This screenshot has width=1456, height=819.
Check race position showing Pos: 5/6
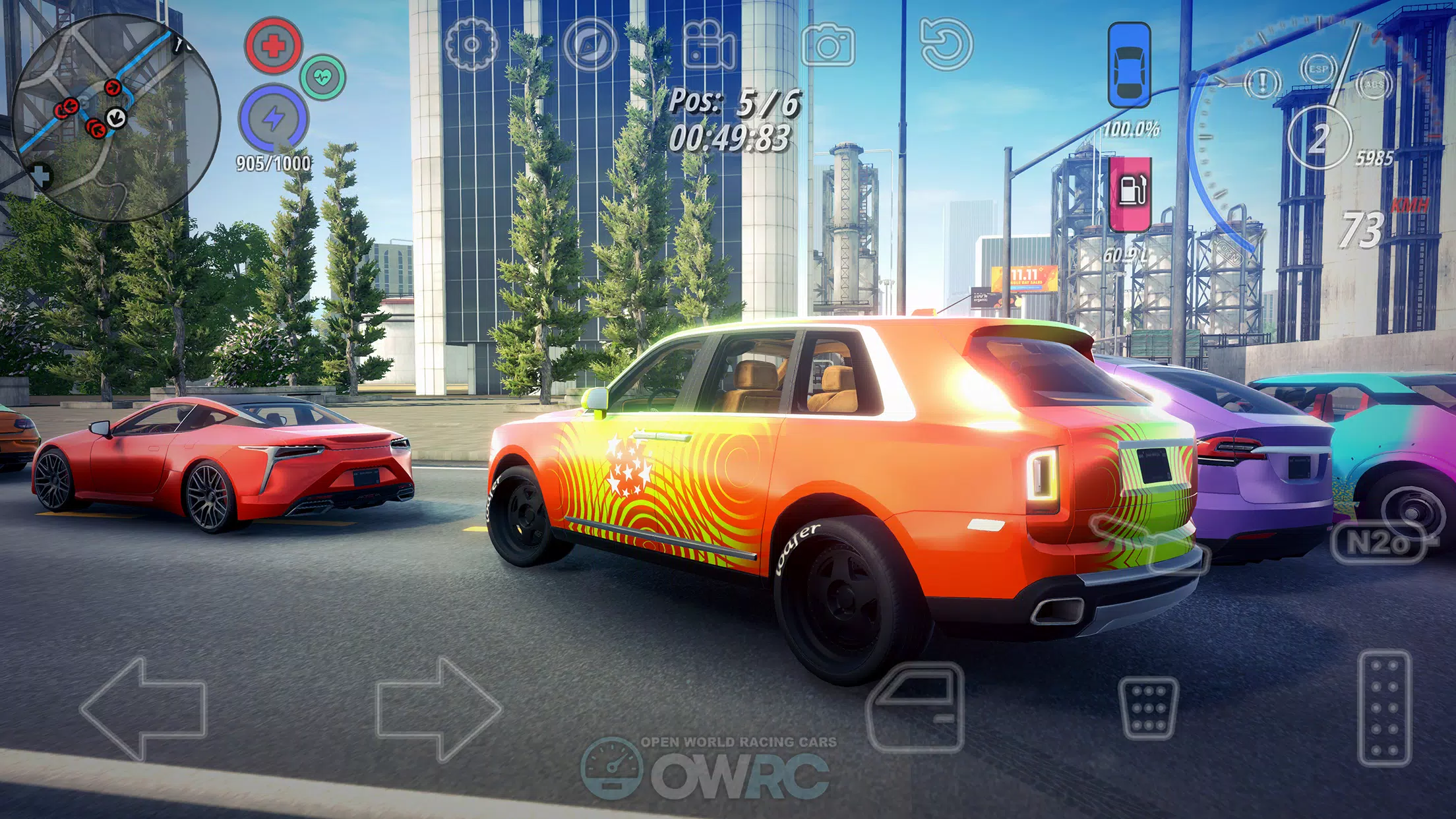tap(735, 102)
